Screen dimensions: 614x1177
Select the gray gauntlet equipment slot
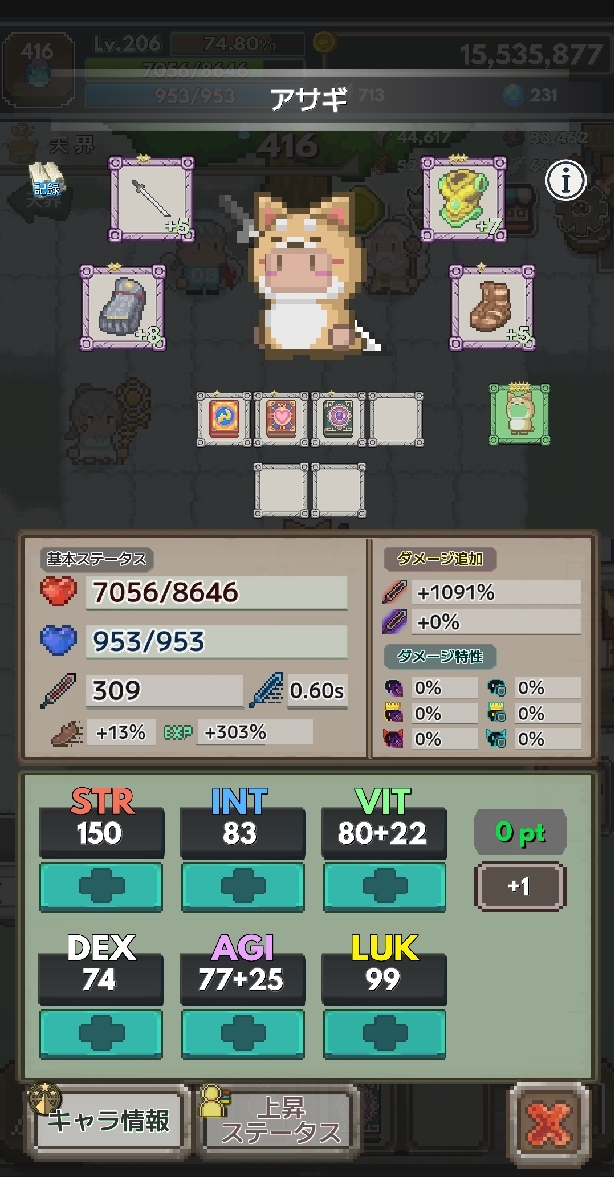click(x=122, y=307)
